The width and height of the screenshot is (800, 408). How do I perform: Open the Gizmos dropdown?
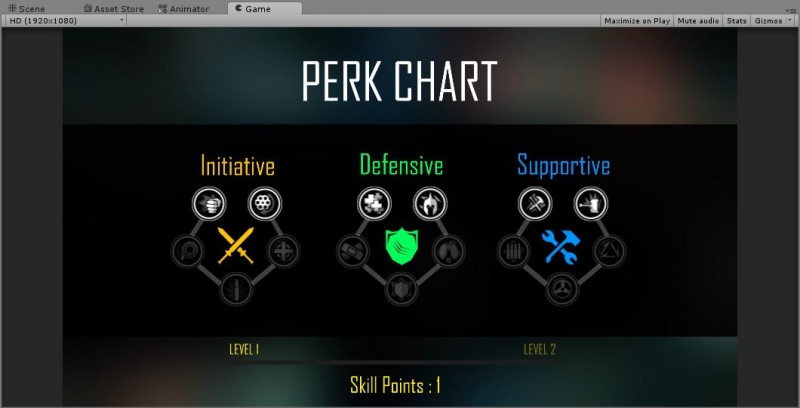(770, 20)
